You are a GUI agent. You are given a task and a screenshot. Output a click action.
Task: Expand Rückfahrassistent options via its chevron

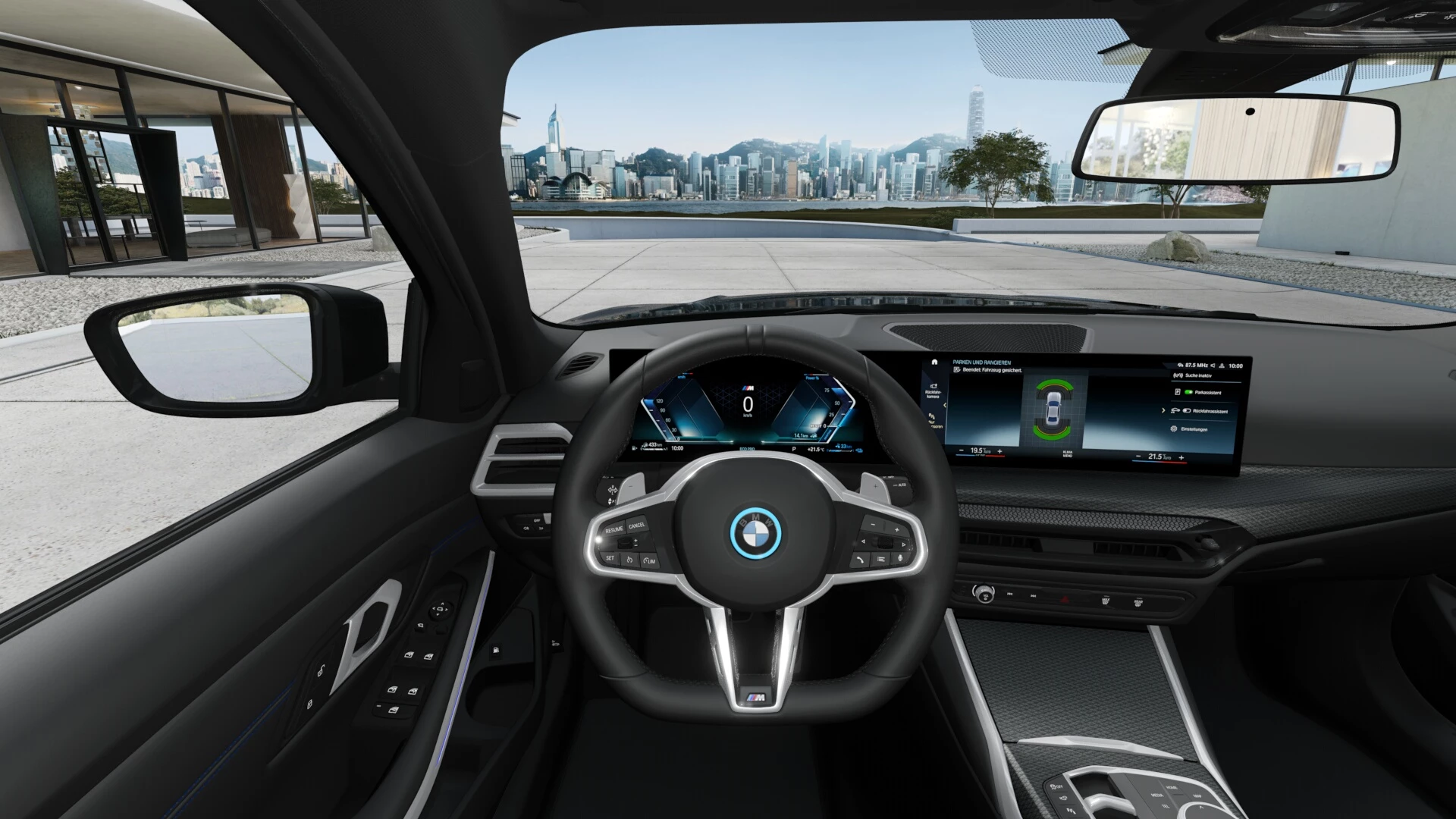coord(1163,410)
